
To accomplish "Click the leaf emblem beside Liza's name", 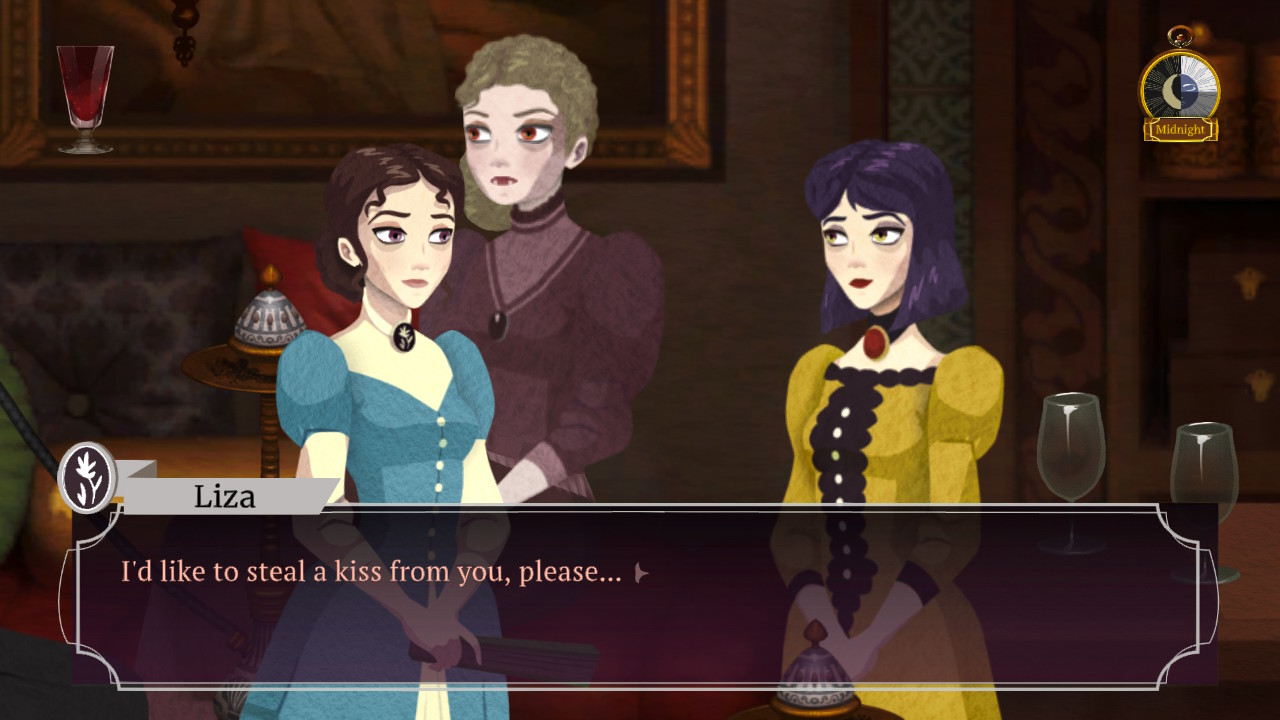I will (88, 478).
